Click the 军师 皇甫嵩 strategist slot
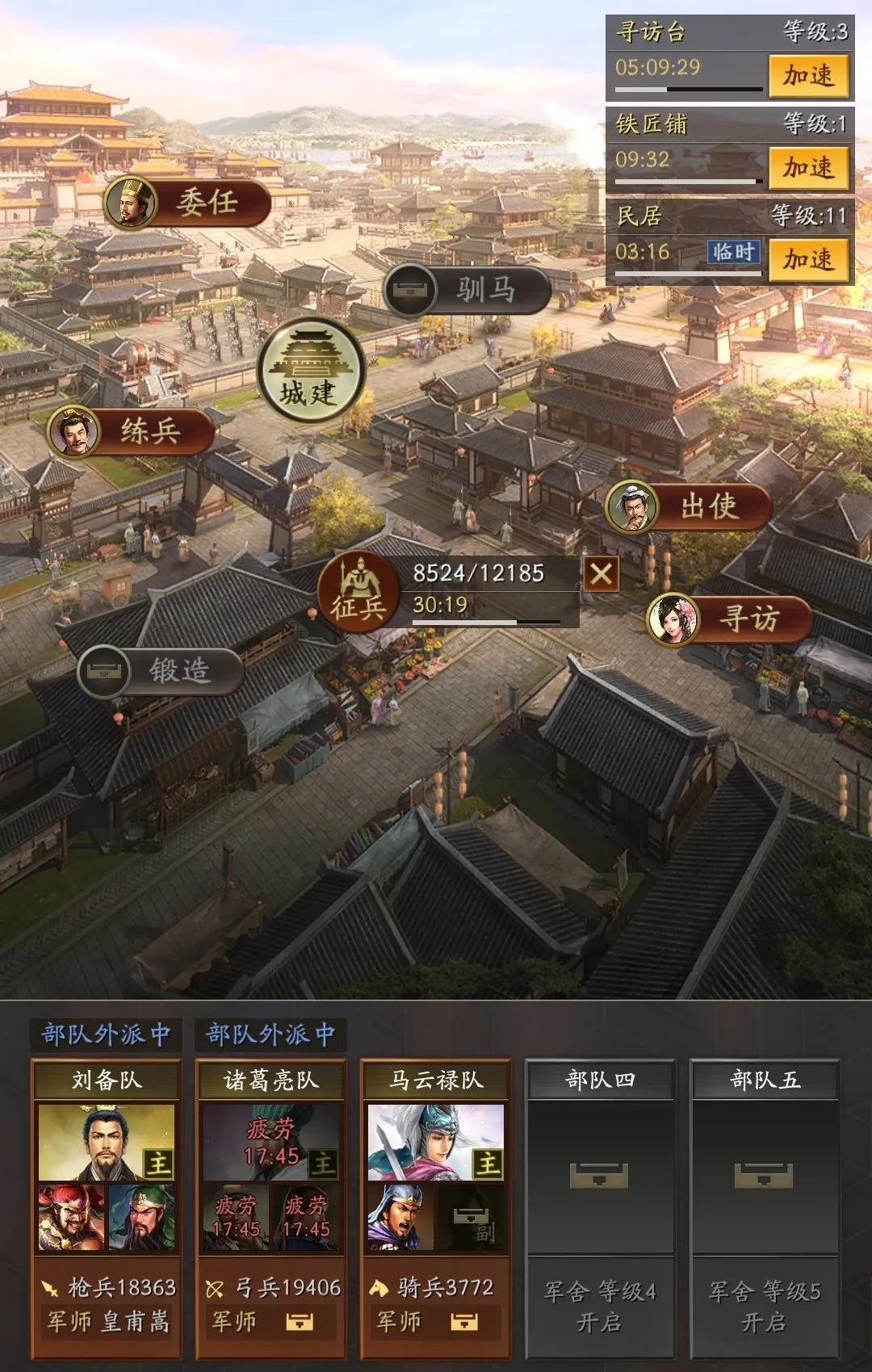This screenshot has height=1372, width=872. (107, 1322)
